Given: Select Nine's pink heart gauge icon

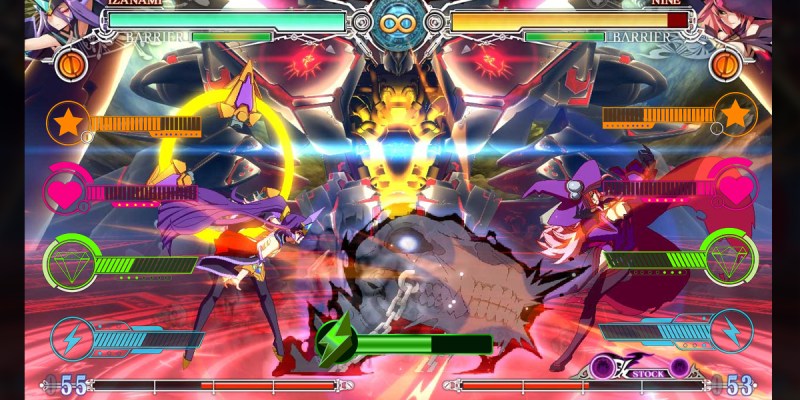Looking at the screenshot, I should pos(736,188).
